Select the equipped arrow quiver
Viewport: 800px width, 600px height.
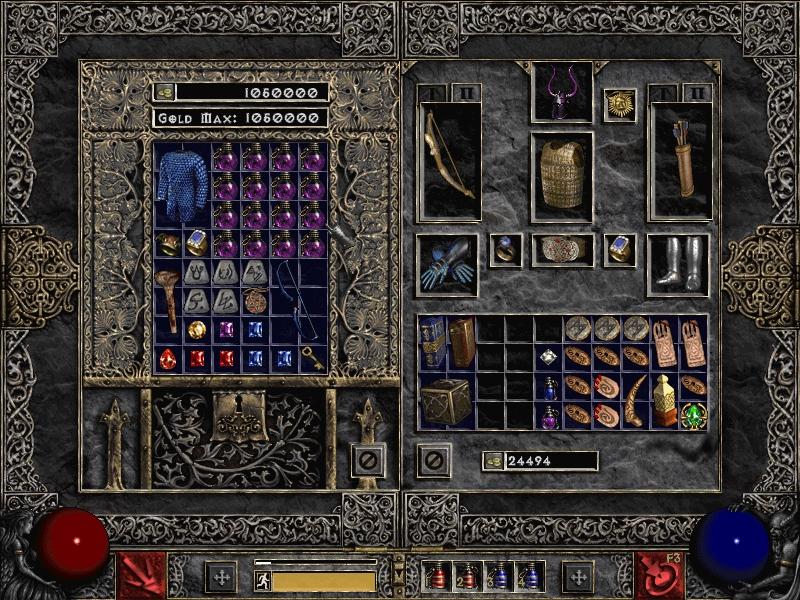681,160
